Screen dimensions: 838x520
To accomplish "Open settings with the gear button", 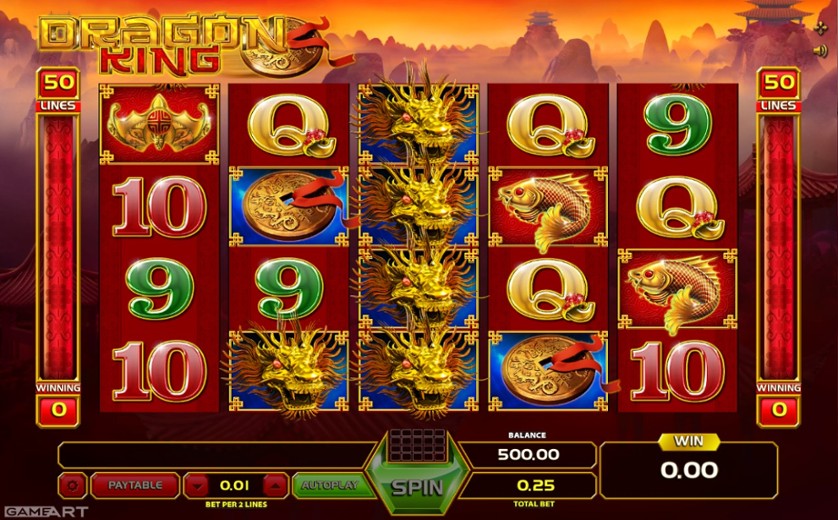I will pos(72,486).
